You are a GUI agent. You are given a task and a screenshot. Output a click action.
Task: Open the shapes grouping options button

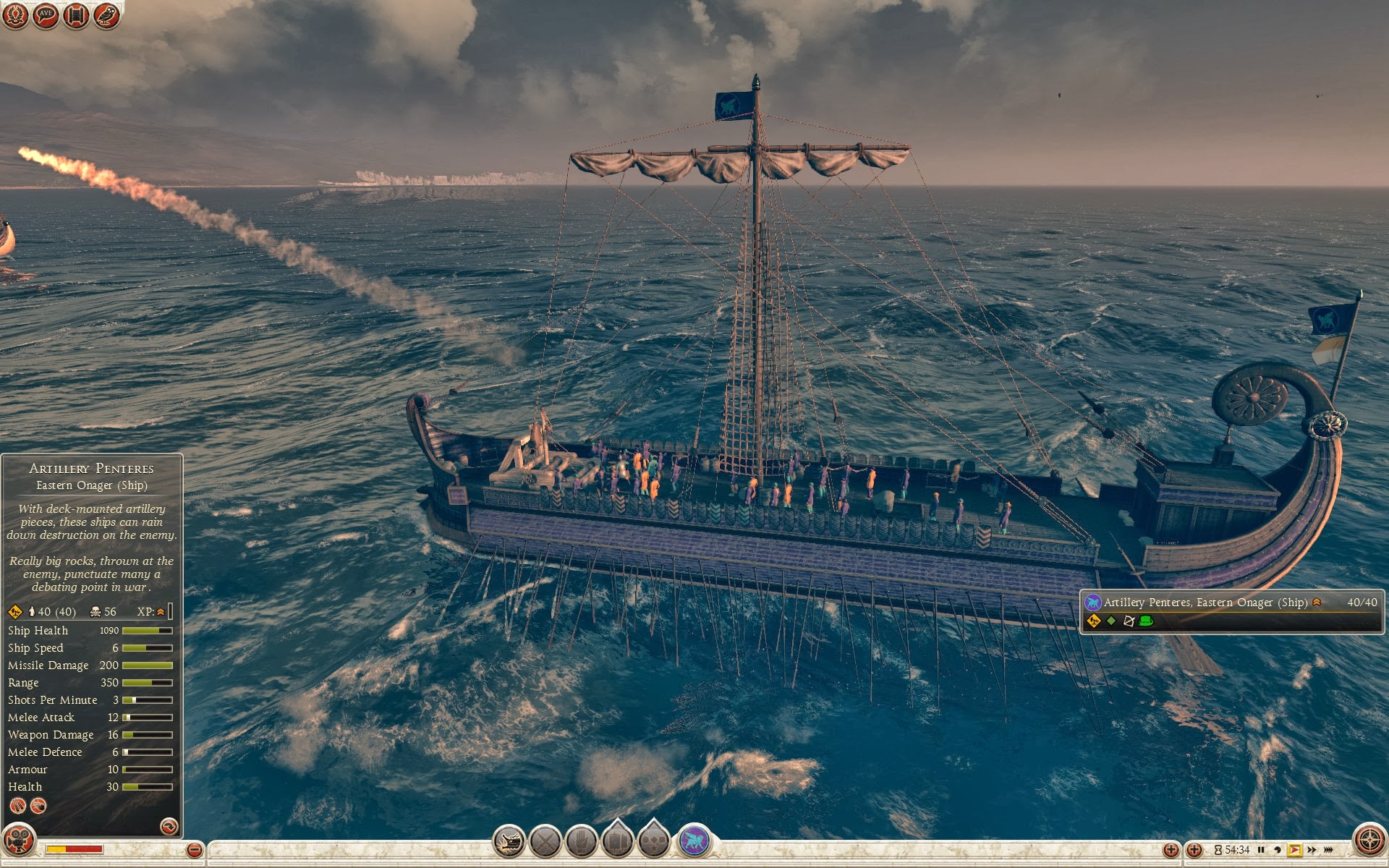point(654,841)
